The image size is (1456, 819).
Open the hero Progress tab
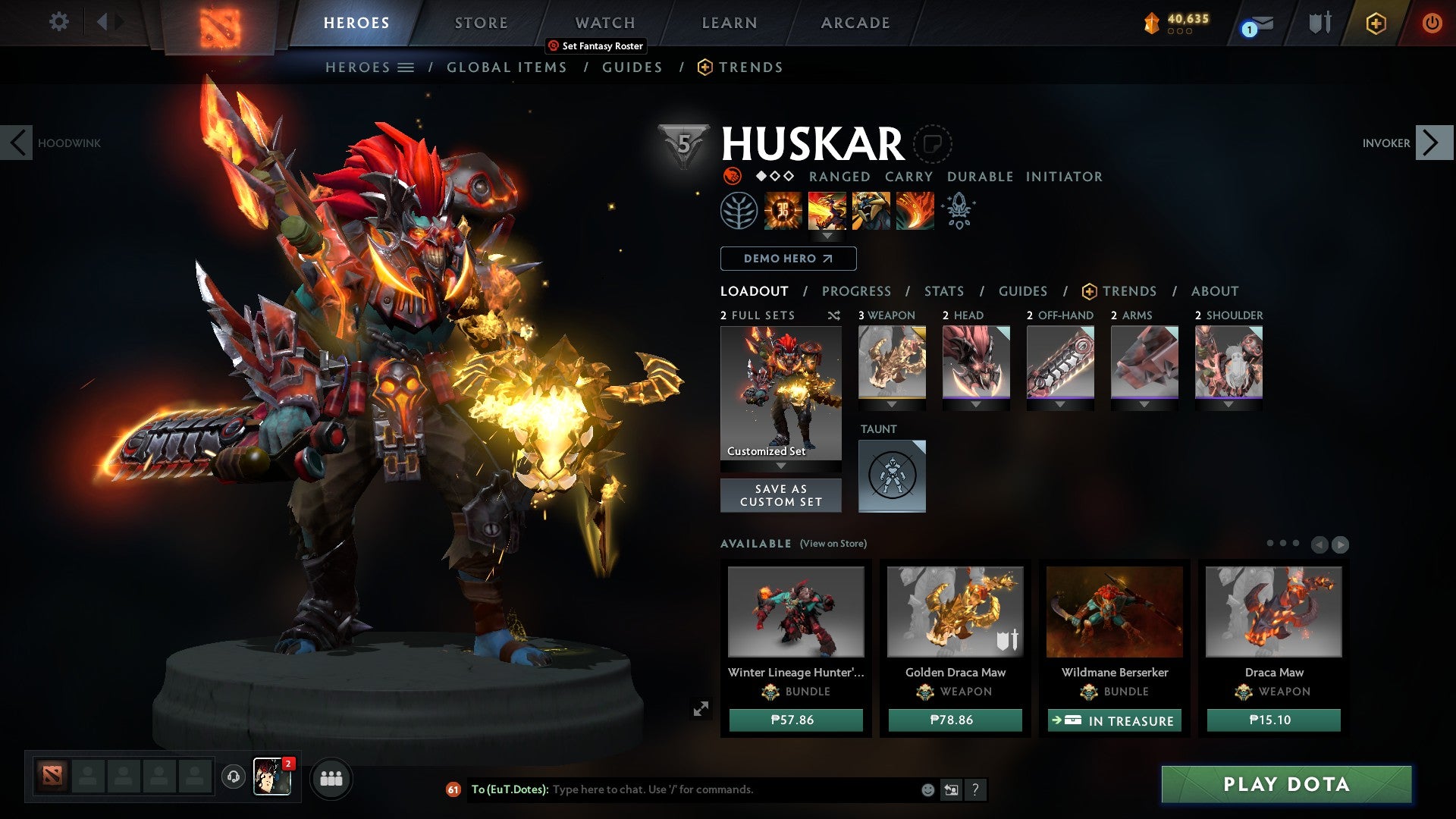click(856, 291)
